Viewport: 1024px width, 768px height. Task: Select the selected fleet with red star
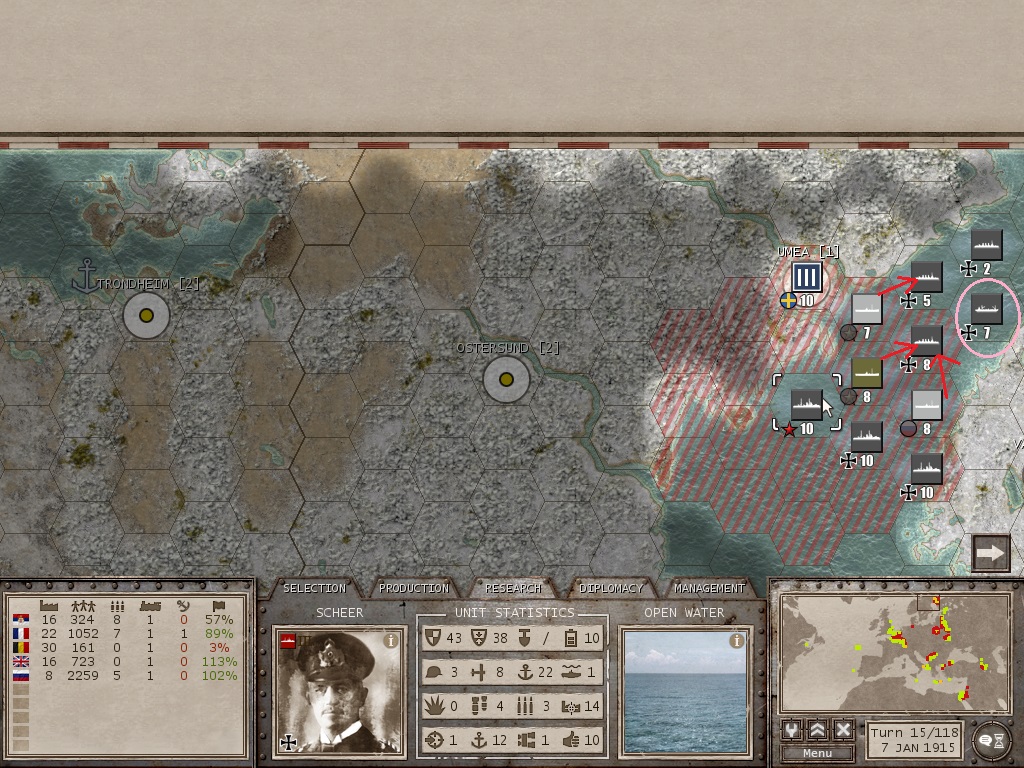(806, 405)
